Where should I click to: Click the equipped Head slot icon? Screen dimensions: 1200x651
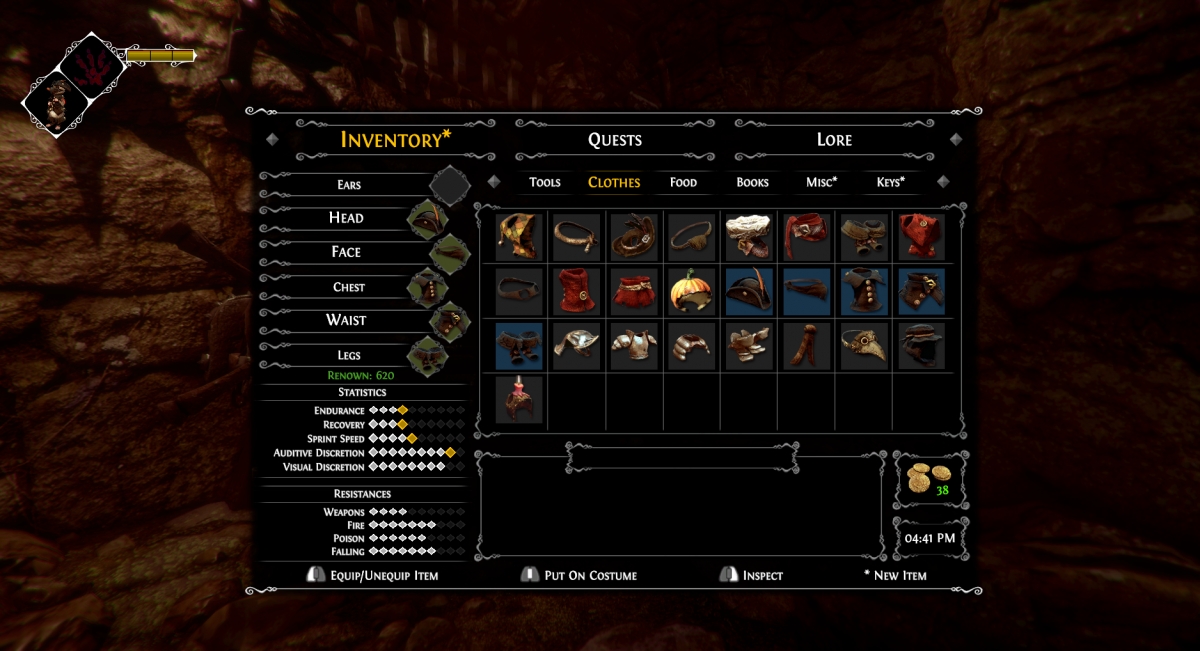[427, 219]
